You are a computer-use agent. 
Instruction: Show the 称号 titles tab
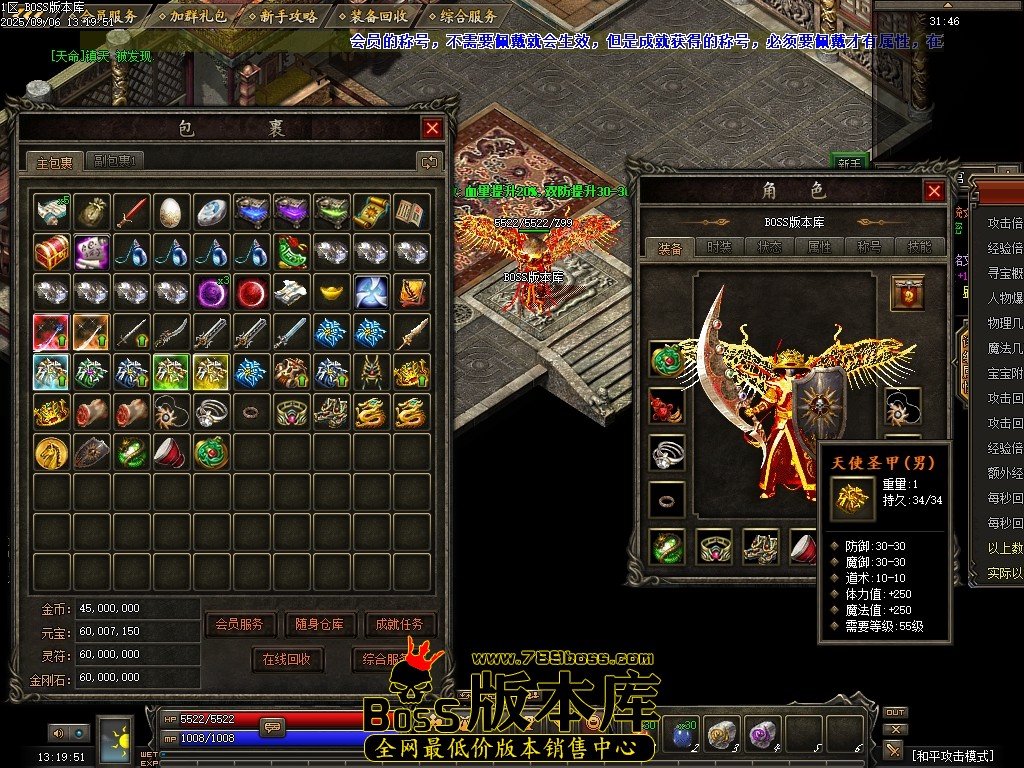coord(869,247)
